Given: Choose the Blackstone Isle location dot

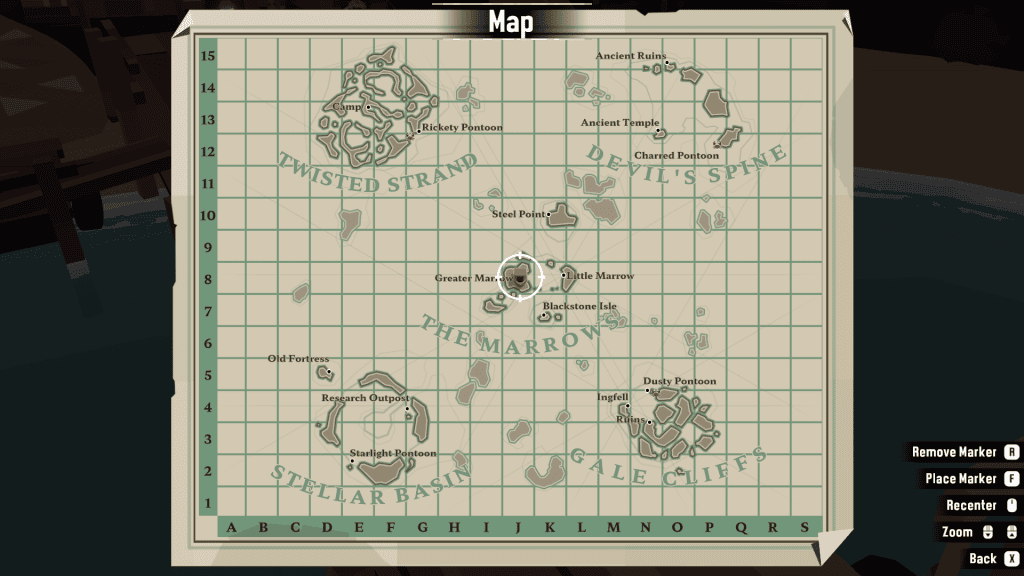Looking at the screenshot, I should pyautogui.click(x=544, y=316).
